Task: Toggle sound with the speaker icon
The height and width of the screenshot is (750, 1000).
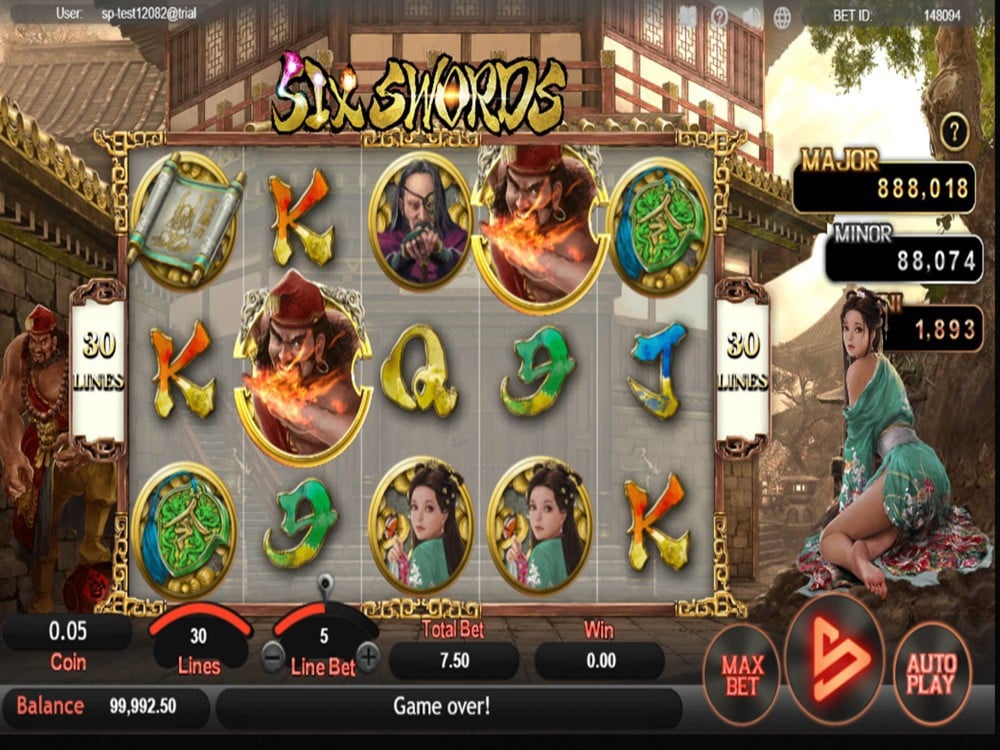Action: click(751, 16)
